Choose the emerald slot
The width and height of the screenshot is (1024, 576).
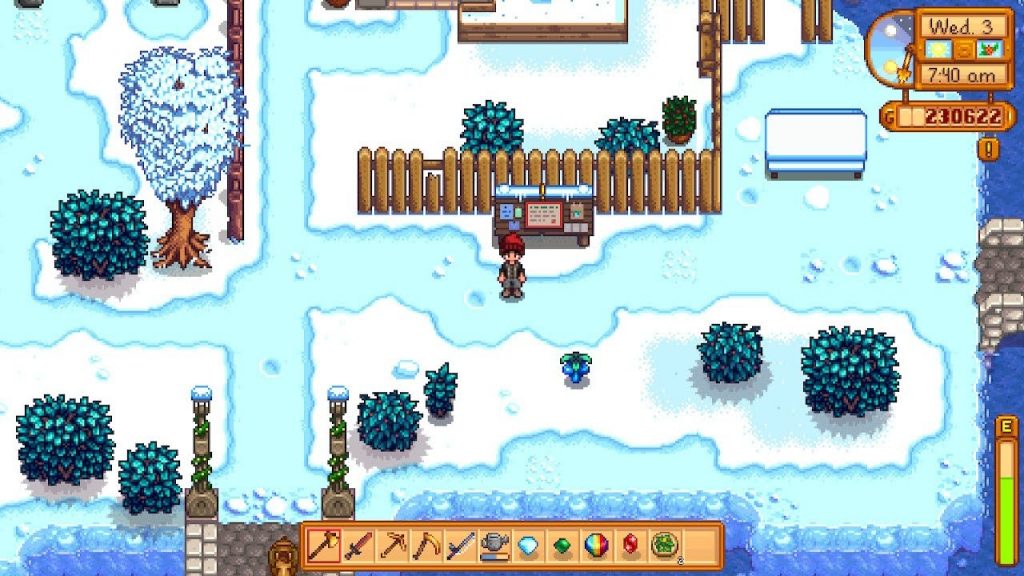click(562, 546)
